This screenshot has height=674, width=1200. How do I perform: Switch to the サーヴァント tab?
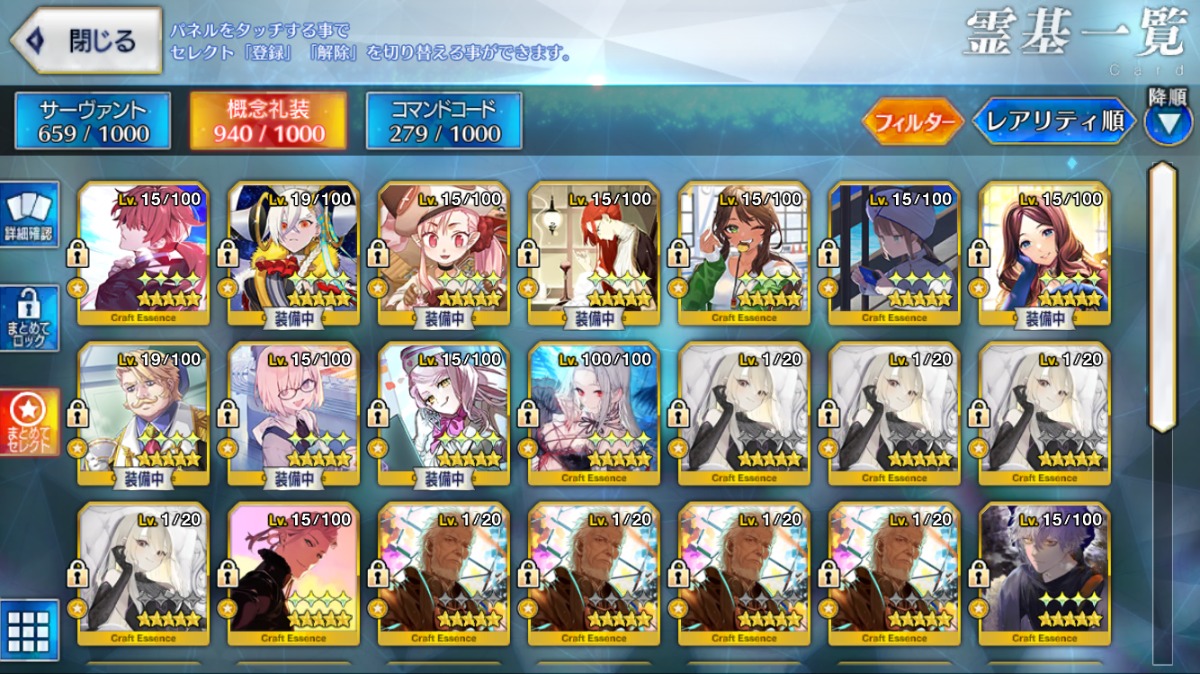tap(93, 121)
